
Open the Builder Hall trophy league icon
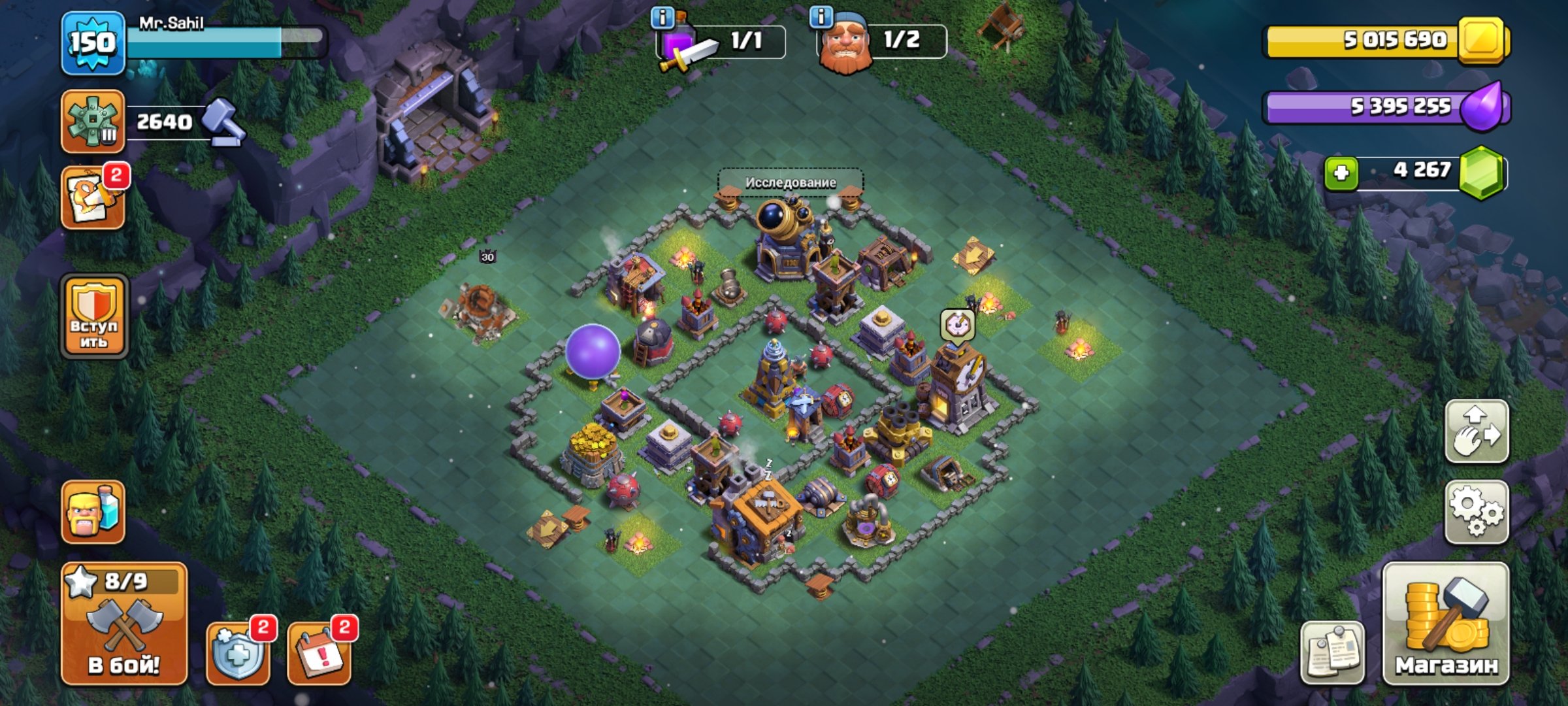pos(93,122)
